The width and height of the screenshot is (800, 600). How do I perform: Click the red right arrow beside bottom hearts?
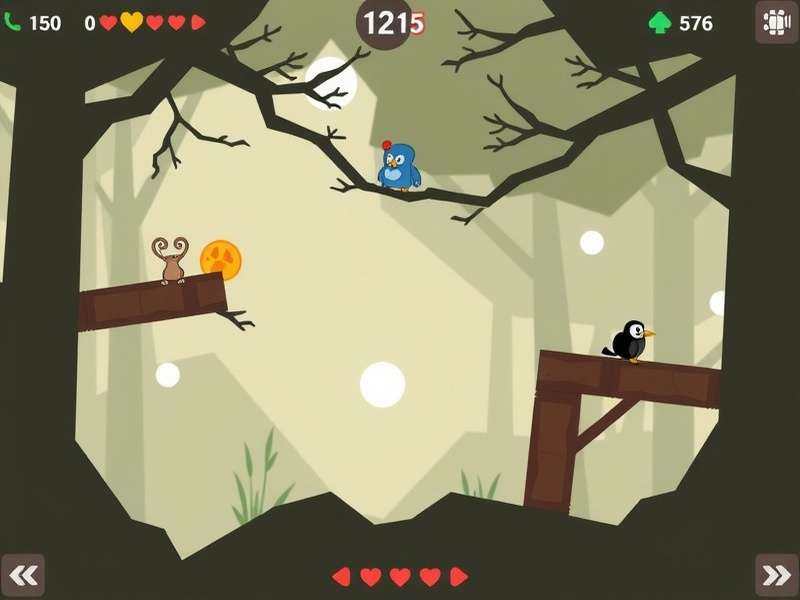point(460,577)
